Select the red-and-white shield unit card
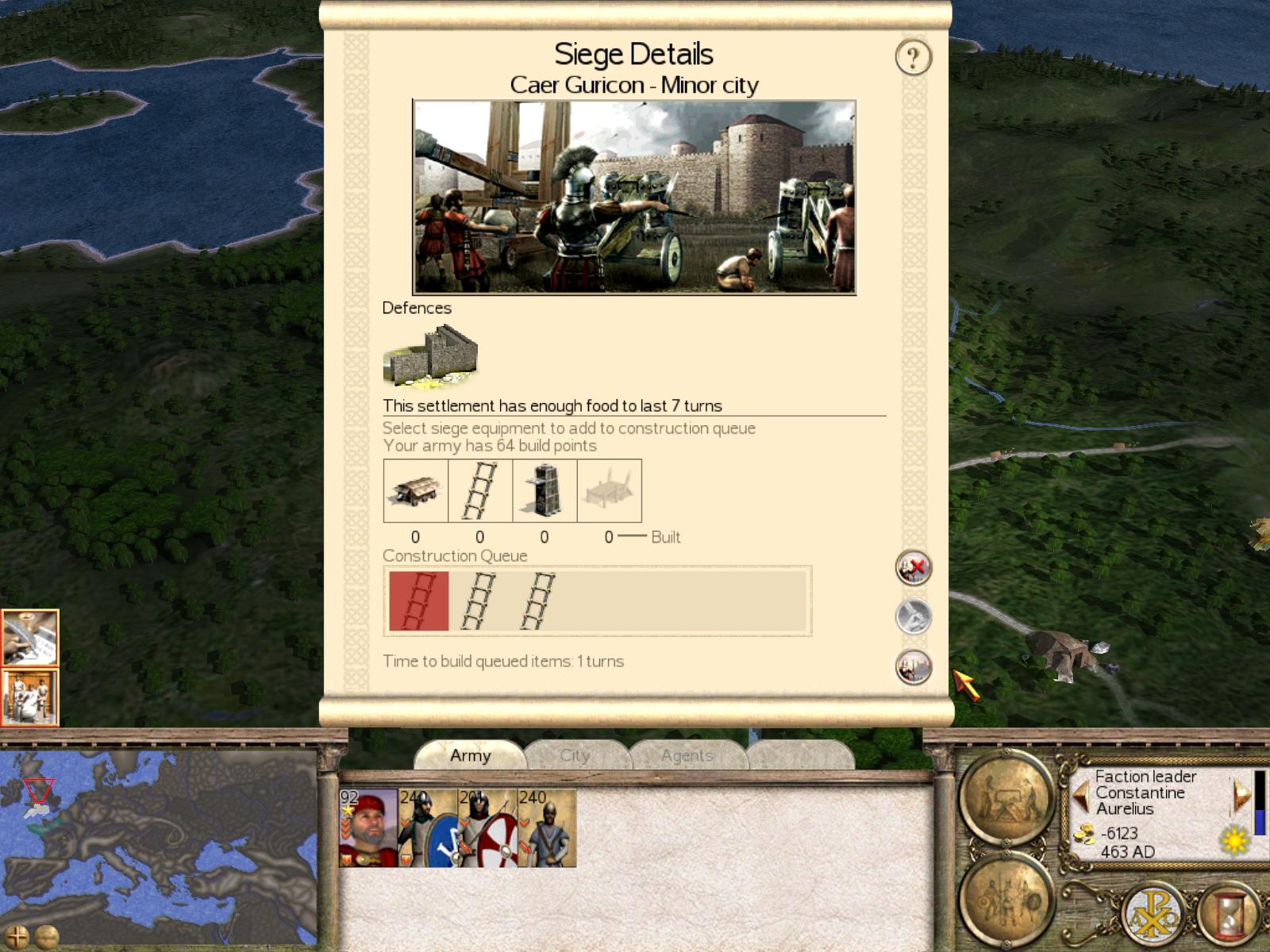The height and width of the screenshot is (952, 1270). [x=488, y=827]
